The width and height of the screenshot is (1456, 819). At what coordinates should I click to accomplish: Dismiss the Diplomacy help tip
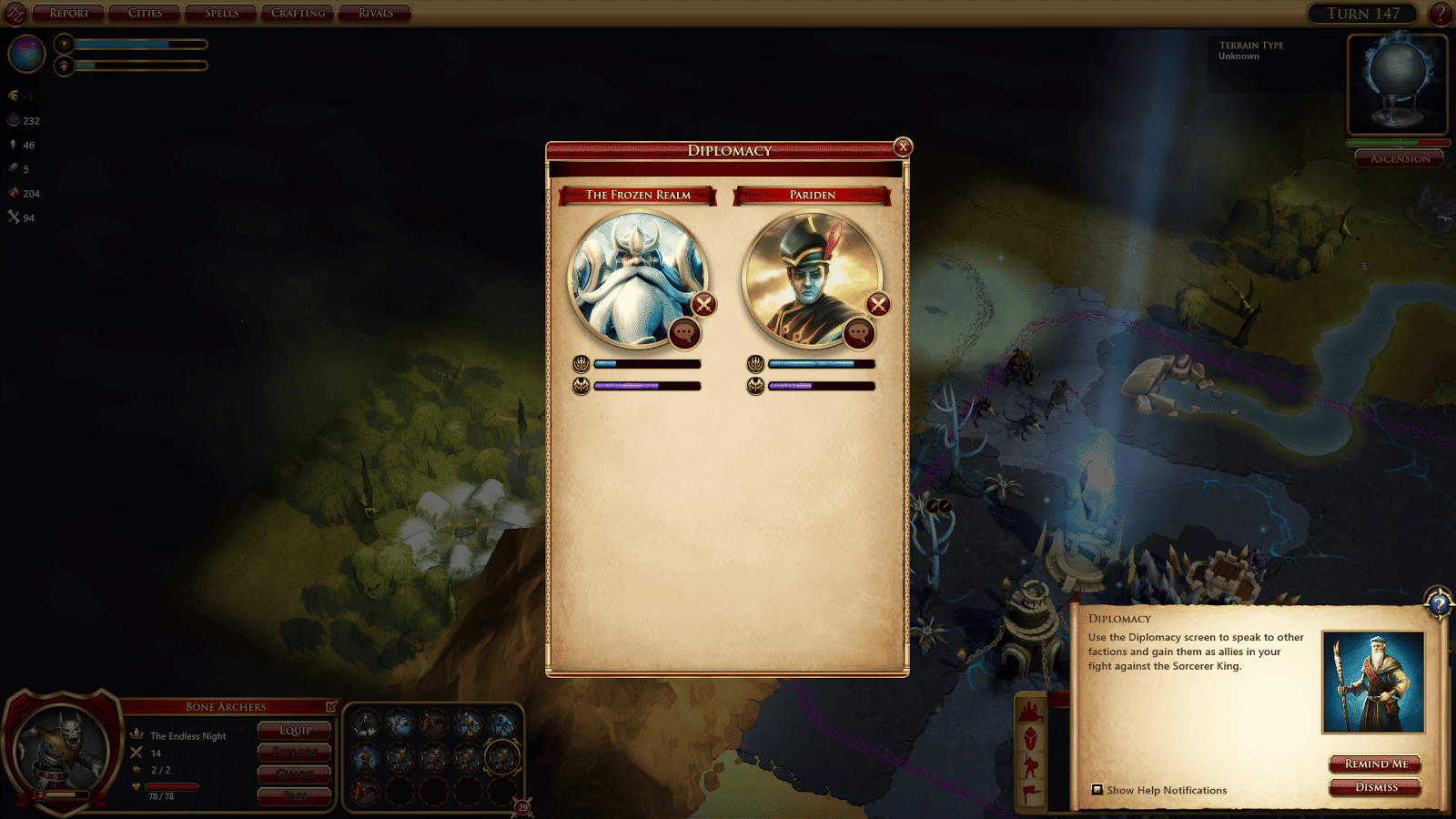click(x=1375, y=787)
